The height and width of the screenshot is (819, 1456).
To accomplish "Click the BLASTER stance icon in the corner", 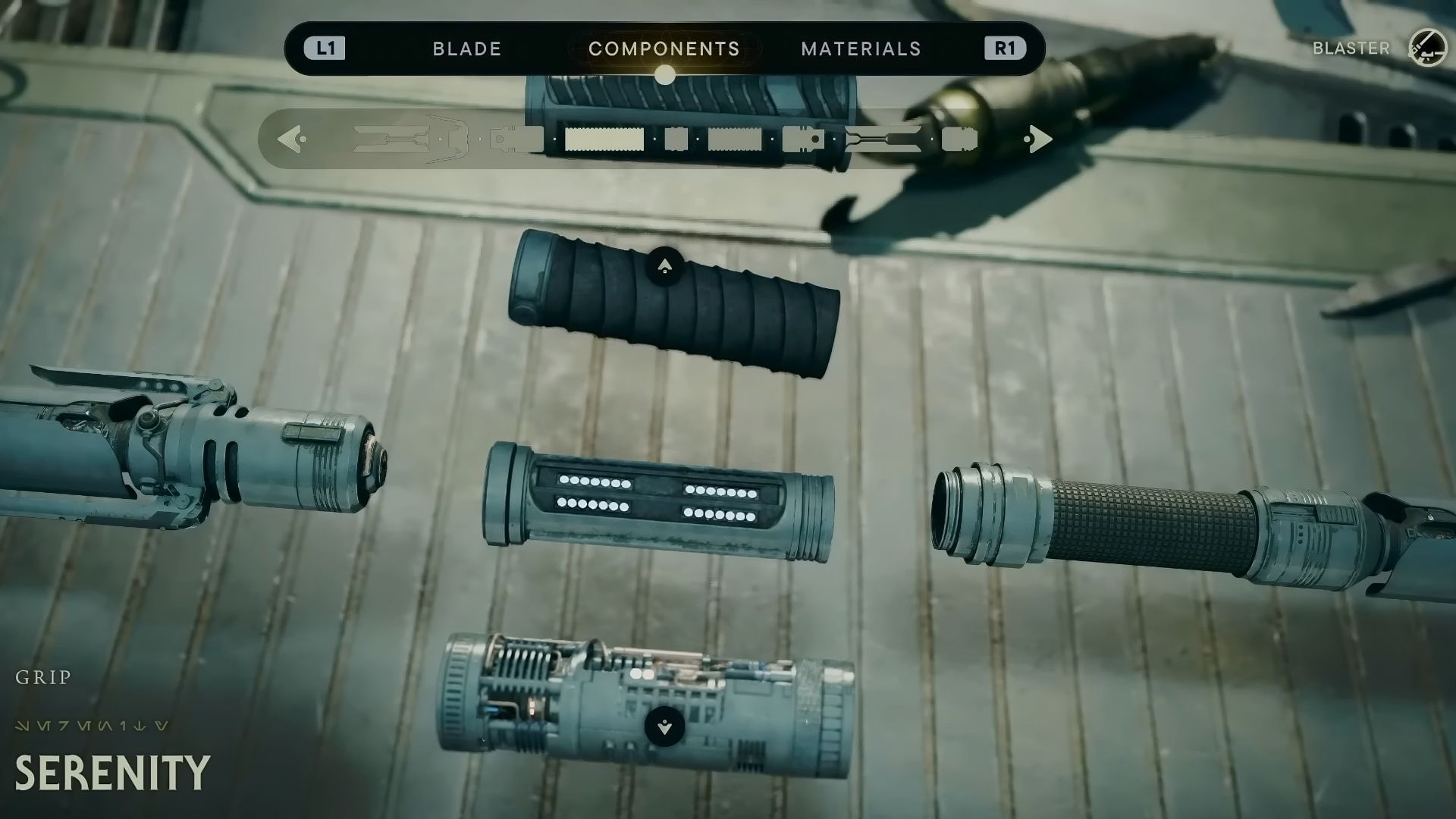I will [x=1426, y=48].
